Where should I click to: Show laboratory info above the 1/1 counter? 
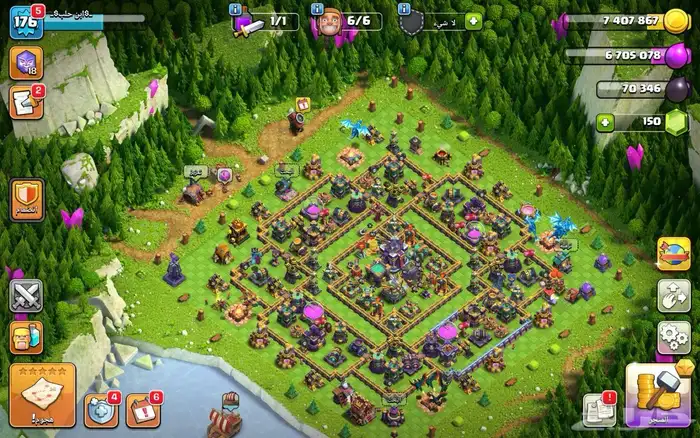(x=234, y=8)
